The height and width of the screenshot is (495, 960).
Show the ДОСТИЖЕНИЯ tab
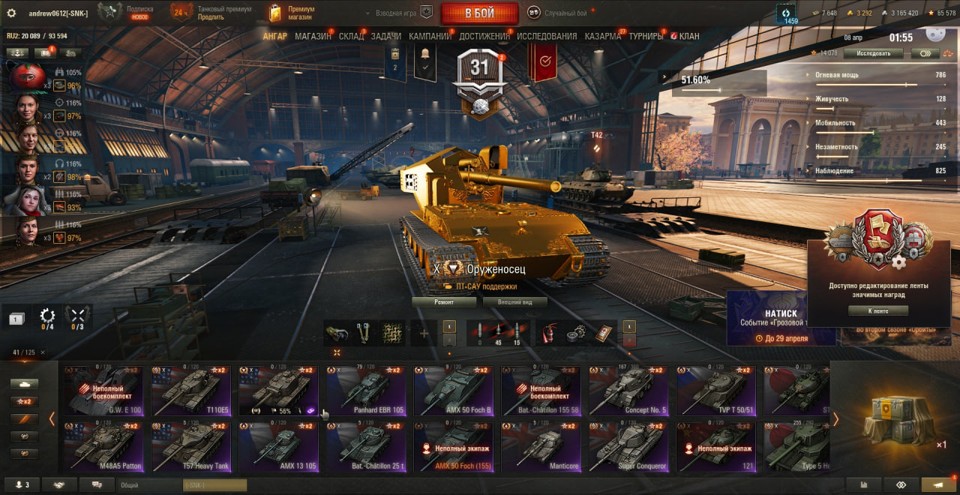[484, 36]
